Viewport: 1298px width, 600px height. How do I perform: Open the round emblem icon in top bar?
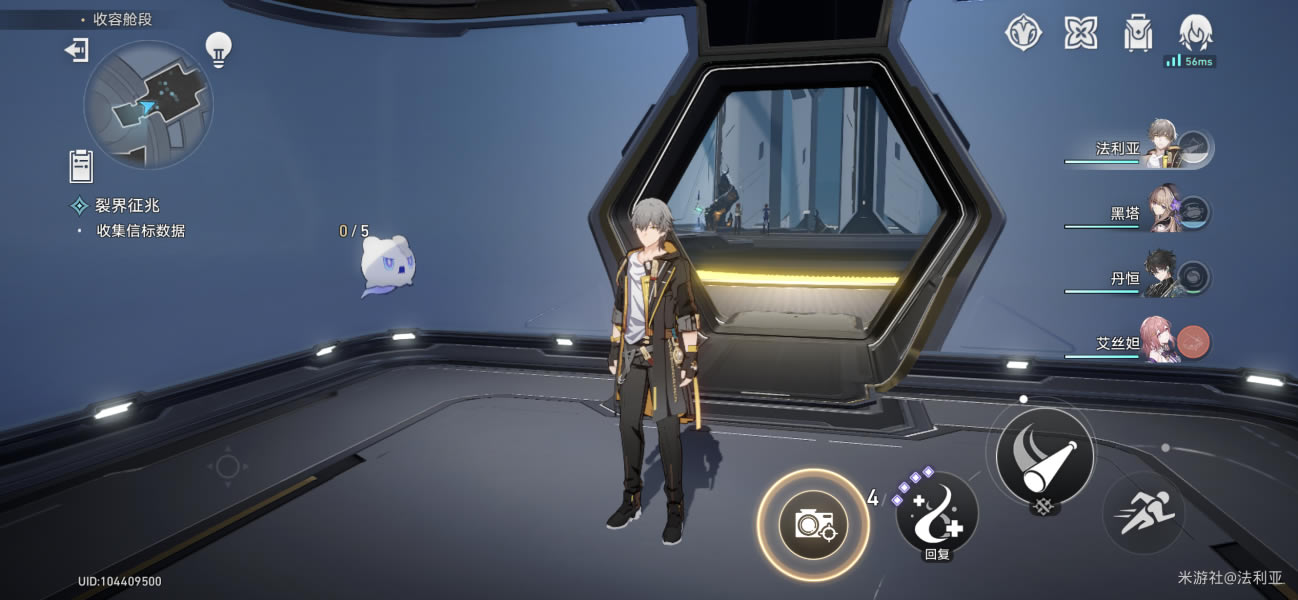click(x=1022, y=33)
